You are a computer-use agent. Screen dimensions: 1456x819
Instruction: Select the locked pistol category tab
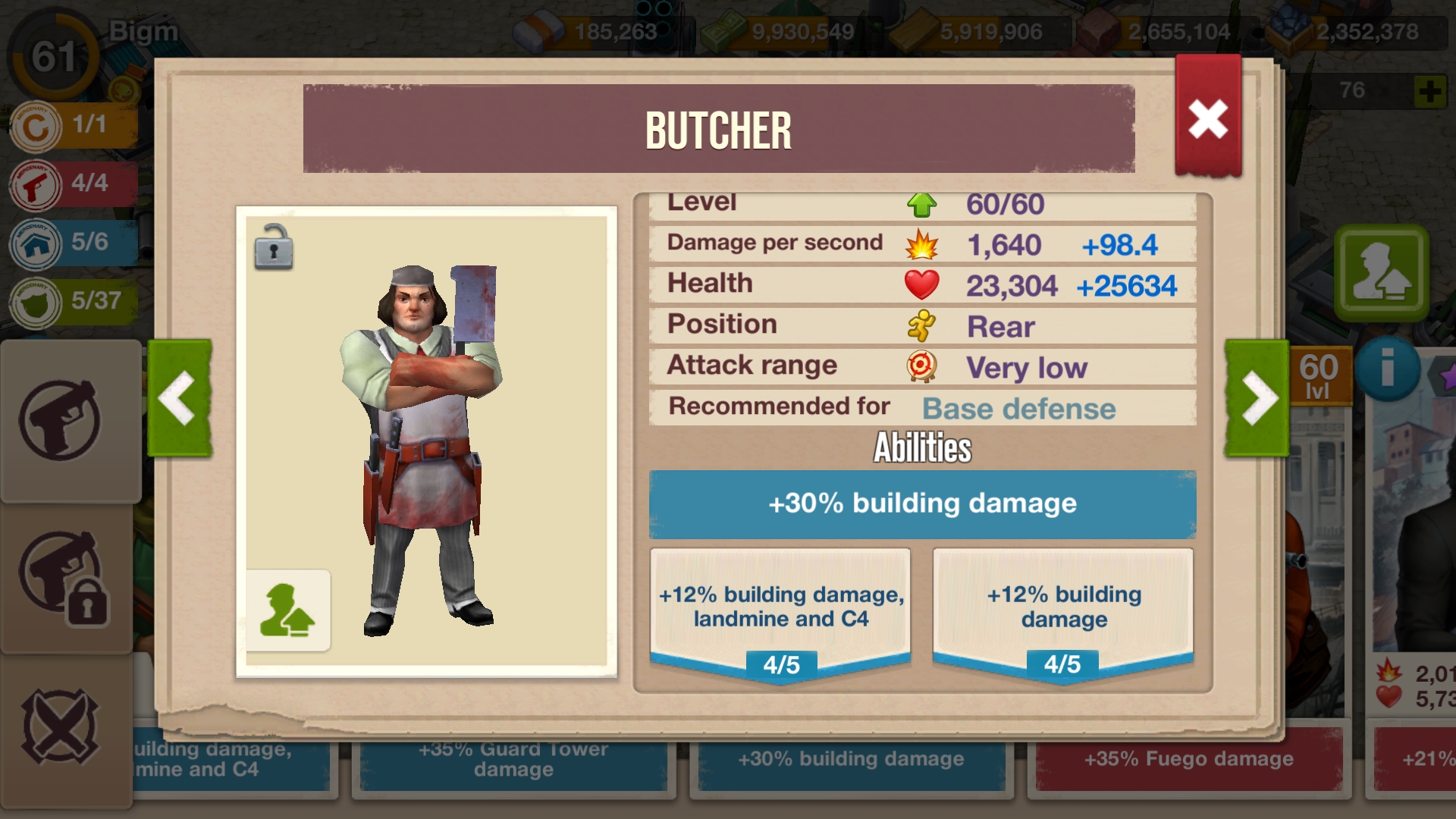pyautogui.click(x=62, y=578)
